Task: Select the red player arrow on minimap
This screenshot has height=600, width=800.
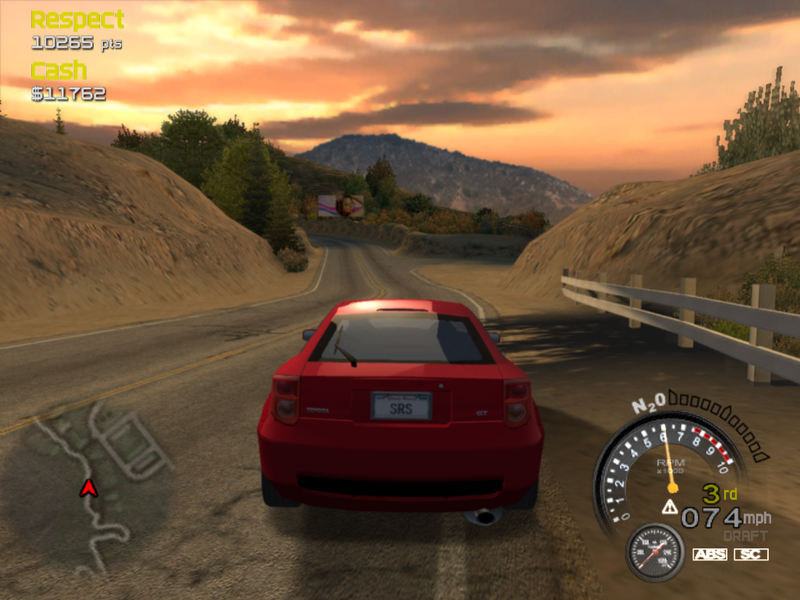Action: (88, 488)
